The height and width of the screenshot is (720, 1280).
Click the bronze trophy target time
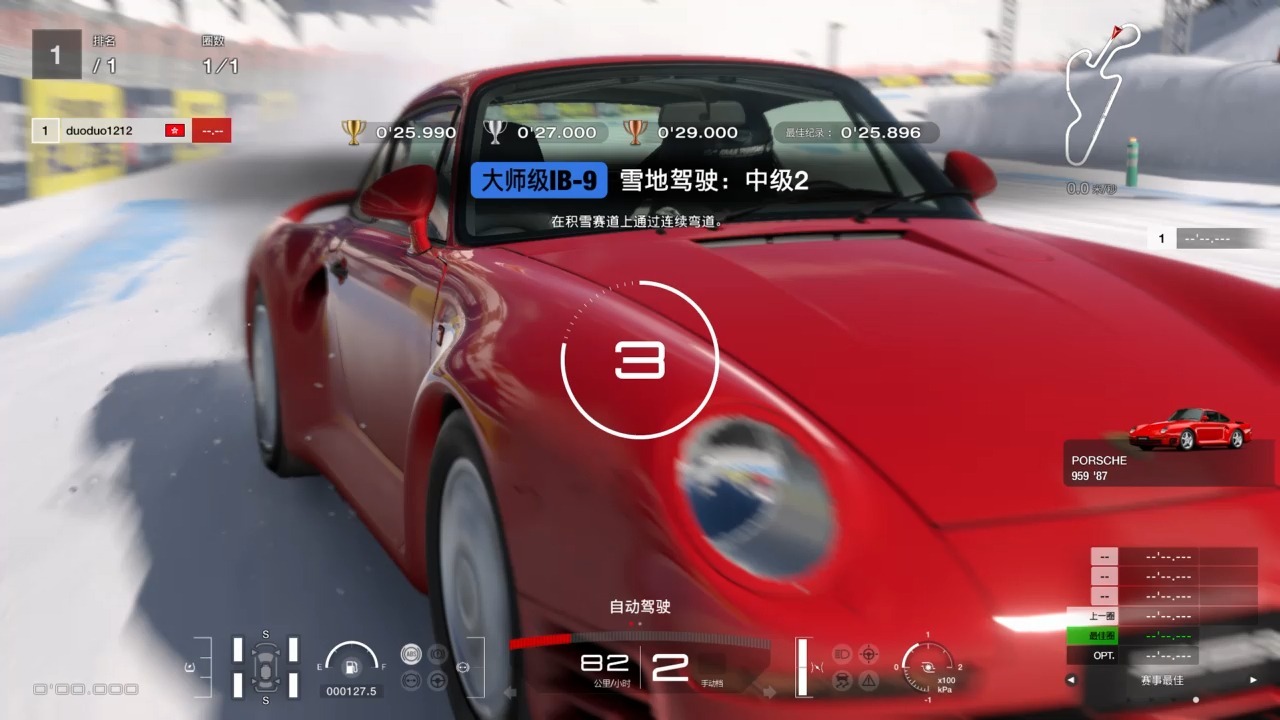[x=681, y=132]
